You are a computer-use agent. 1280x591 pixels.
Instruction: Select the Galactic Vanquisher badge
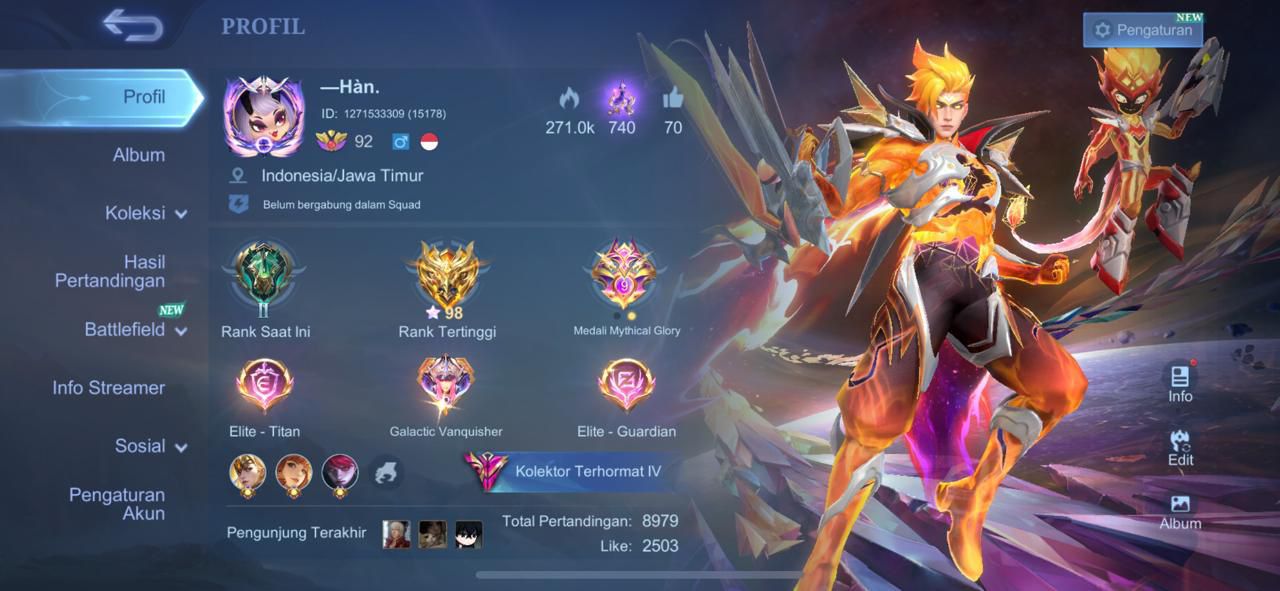click(x=446, y=388)
